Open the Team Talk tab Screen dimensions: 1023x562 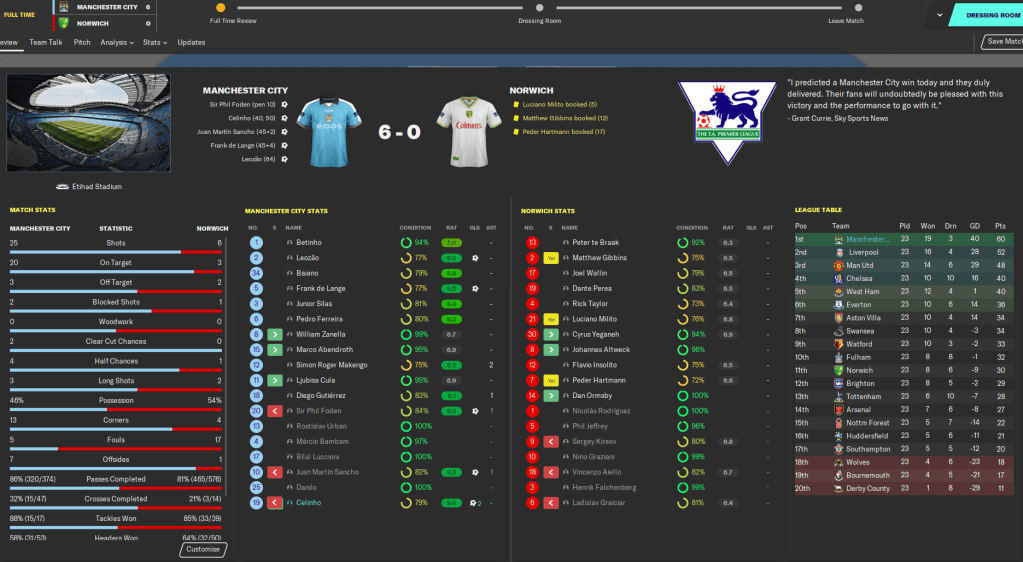coord(46,42)
